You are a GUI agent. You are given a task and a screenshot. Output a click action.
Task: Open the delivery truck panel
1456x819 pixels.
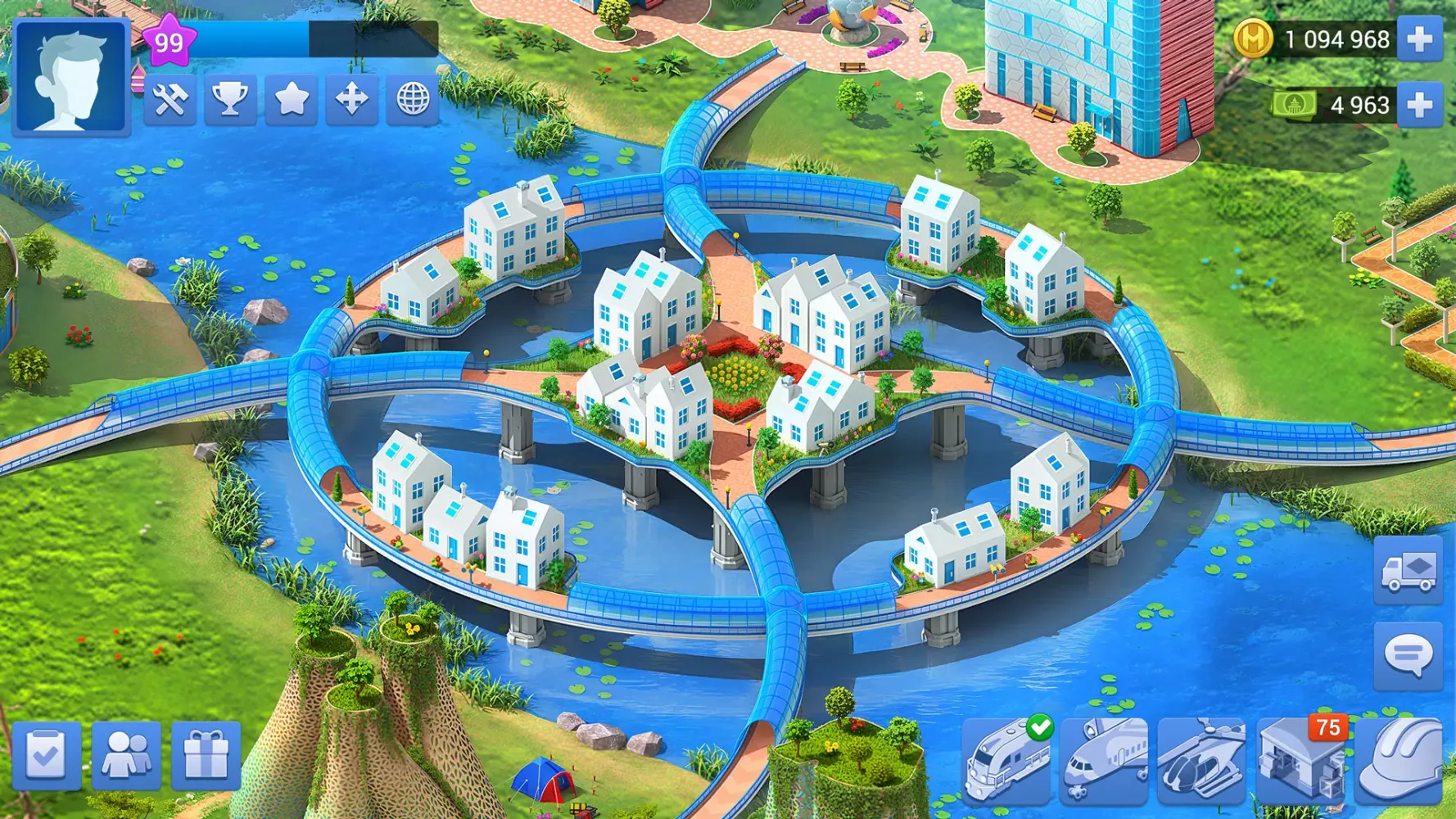point(1408,571)
